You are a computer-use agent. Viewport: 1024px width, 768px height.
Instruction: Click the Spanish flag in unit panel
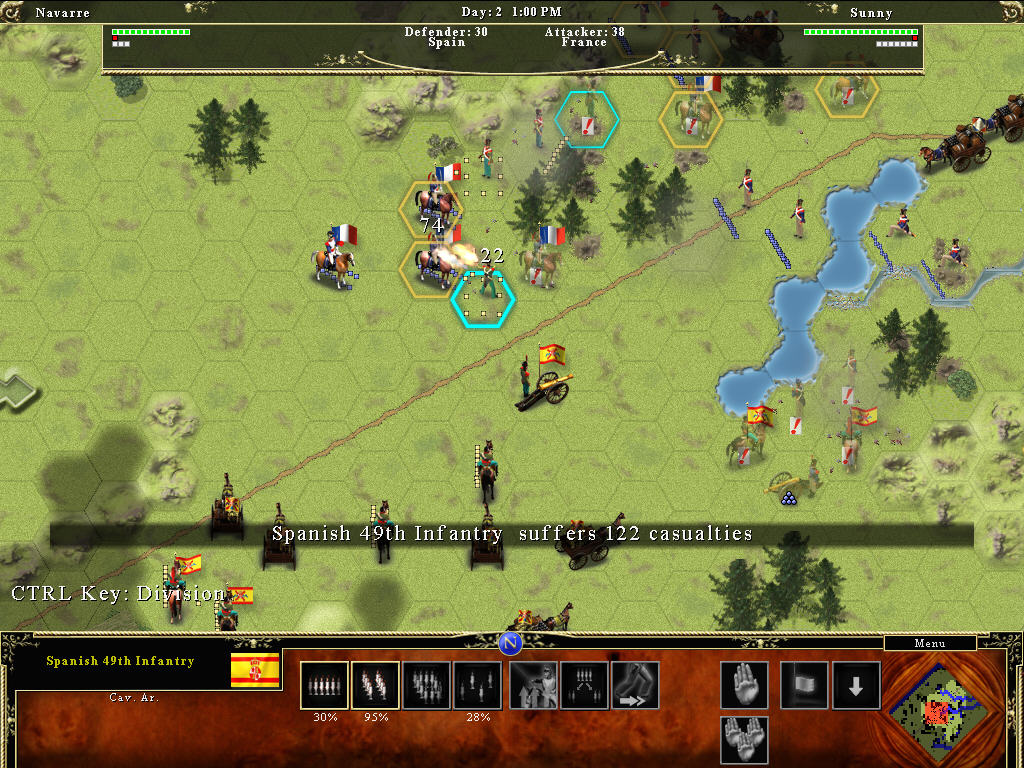click(255, 670)
